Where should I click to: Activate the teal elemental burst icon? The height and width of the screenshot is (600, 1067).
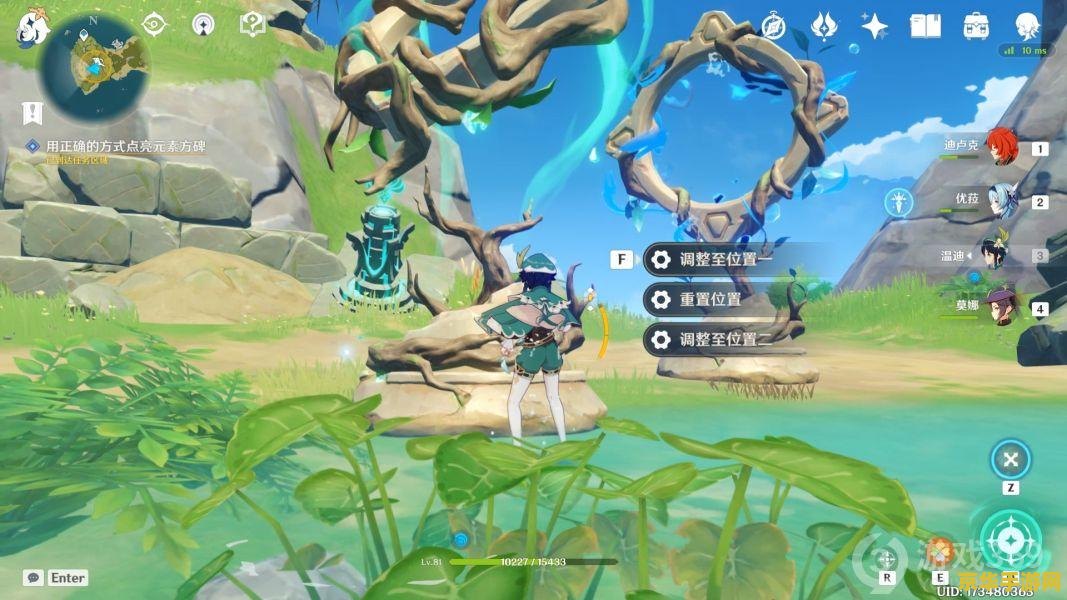1008,539
